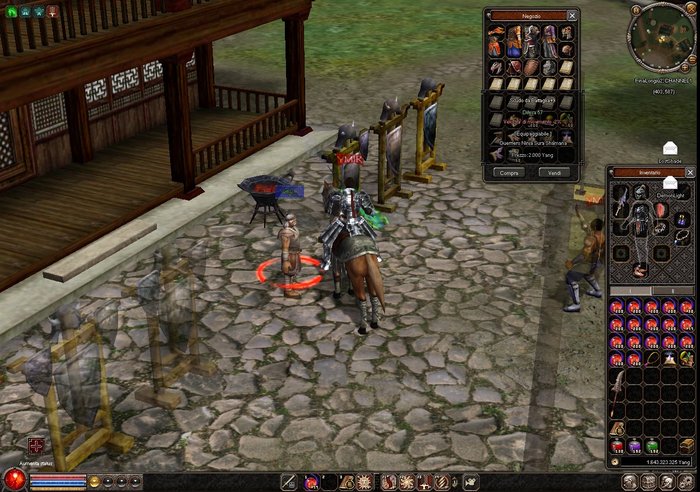700x492 pixels.
Task: Select the necklace item in the inventory
Action: click(x=652, y=358)
